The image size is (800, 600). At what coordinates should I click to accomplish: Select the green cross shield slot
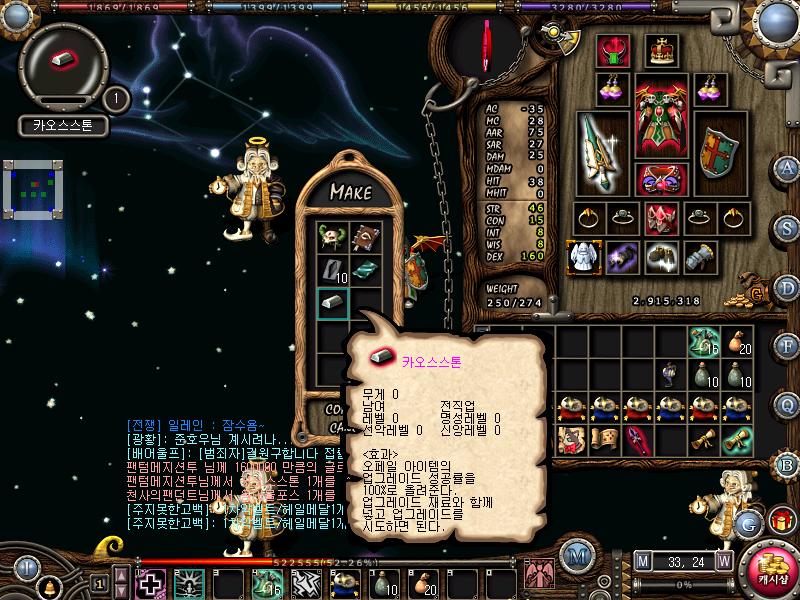[x=717, y=152]
